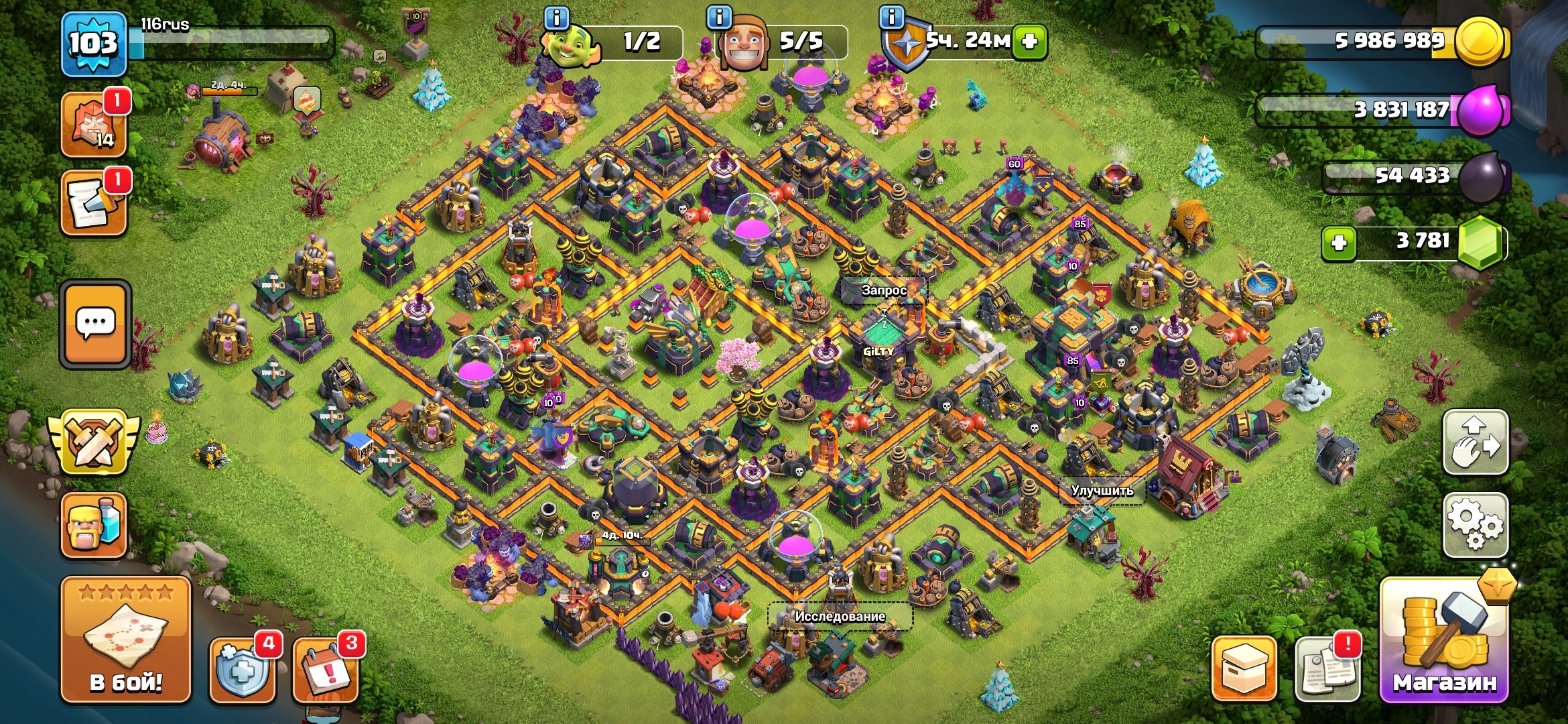1568x724 pixels.
Task: Add gems with the green plus button
Action: (x=1338, y=242)
